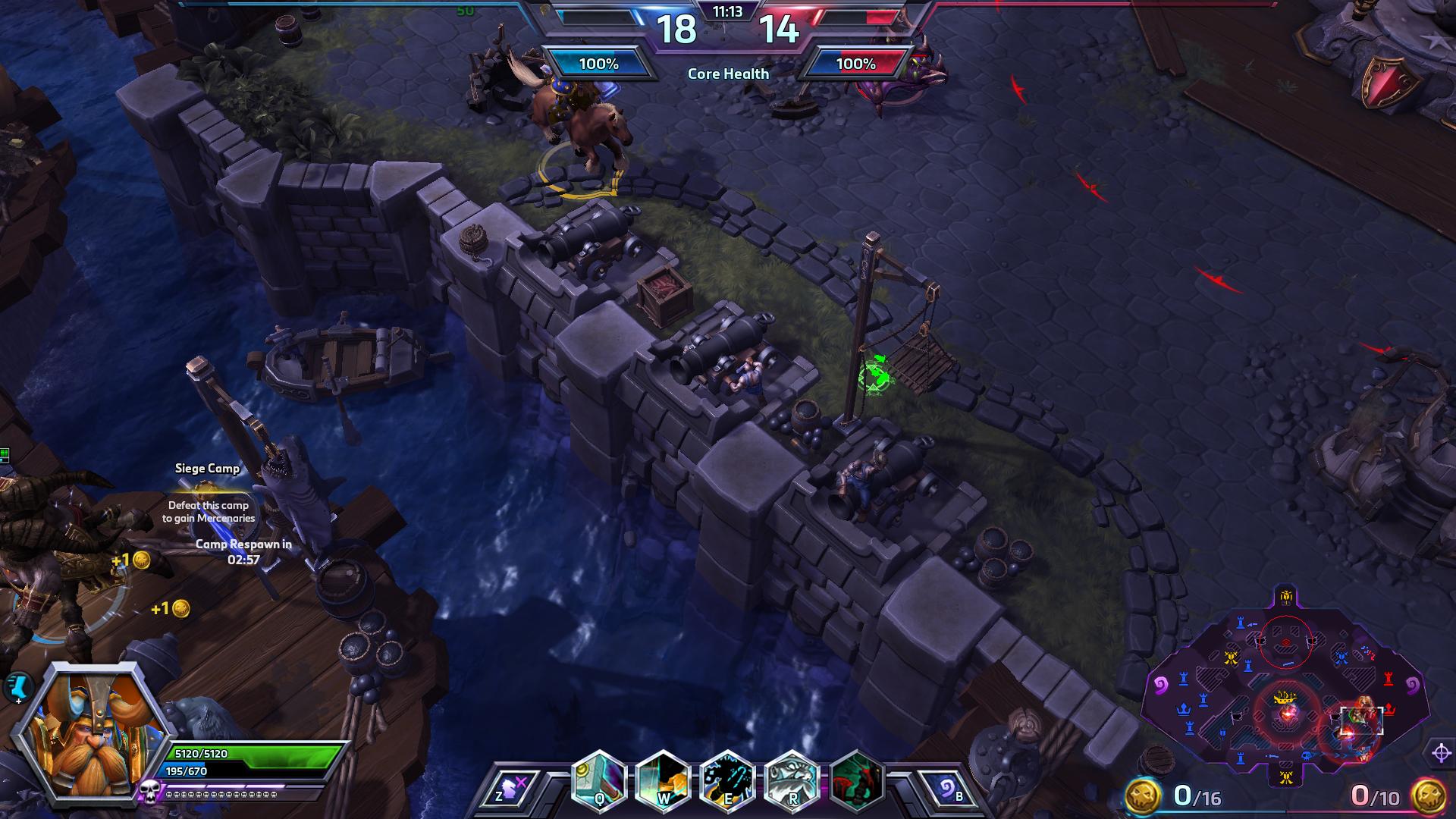Select the blue team doubloon coin icon
The width and height of the screenshot is (1456, 819).
coord(1142,795)
